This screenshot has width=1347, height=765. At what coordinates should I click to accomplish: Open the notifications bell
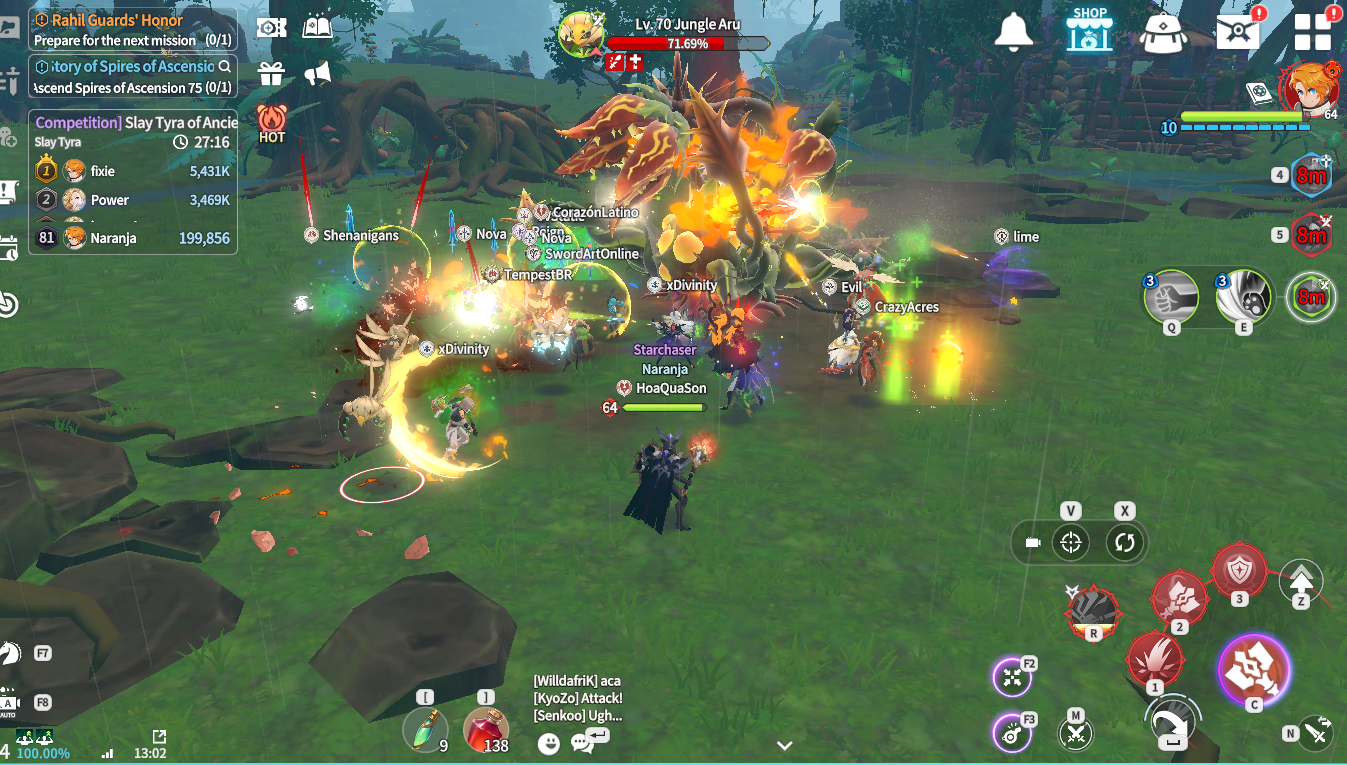pos(1013,30)
